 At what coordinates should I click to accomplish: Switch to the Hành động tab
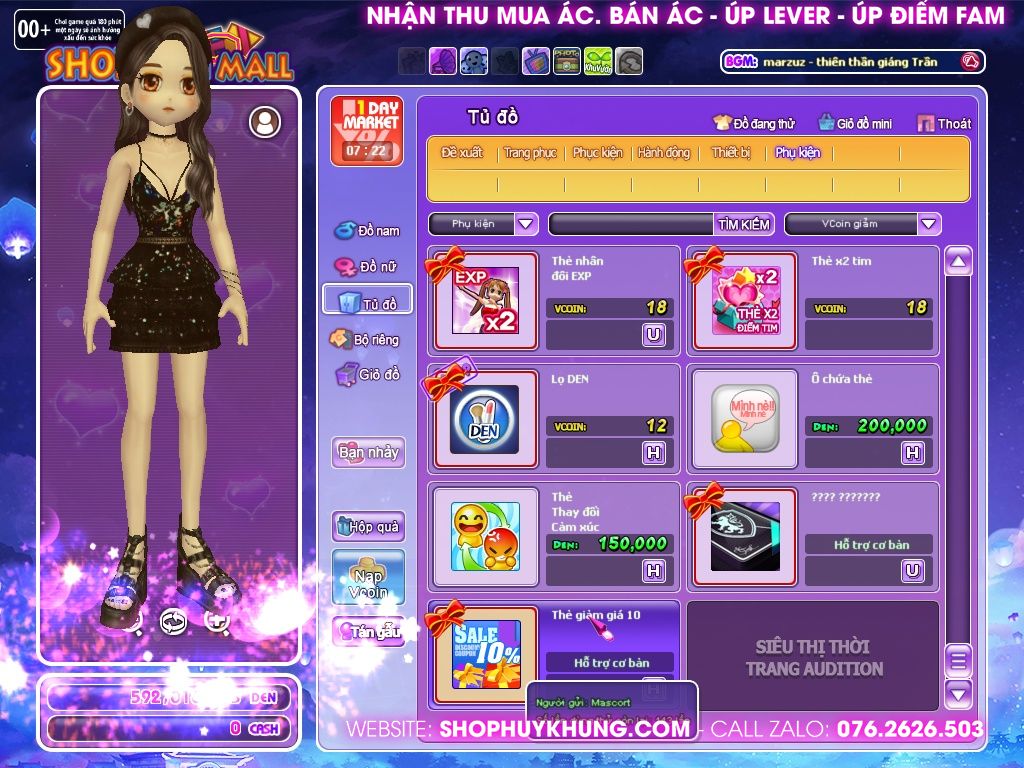pos(664,153)
